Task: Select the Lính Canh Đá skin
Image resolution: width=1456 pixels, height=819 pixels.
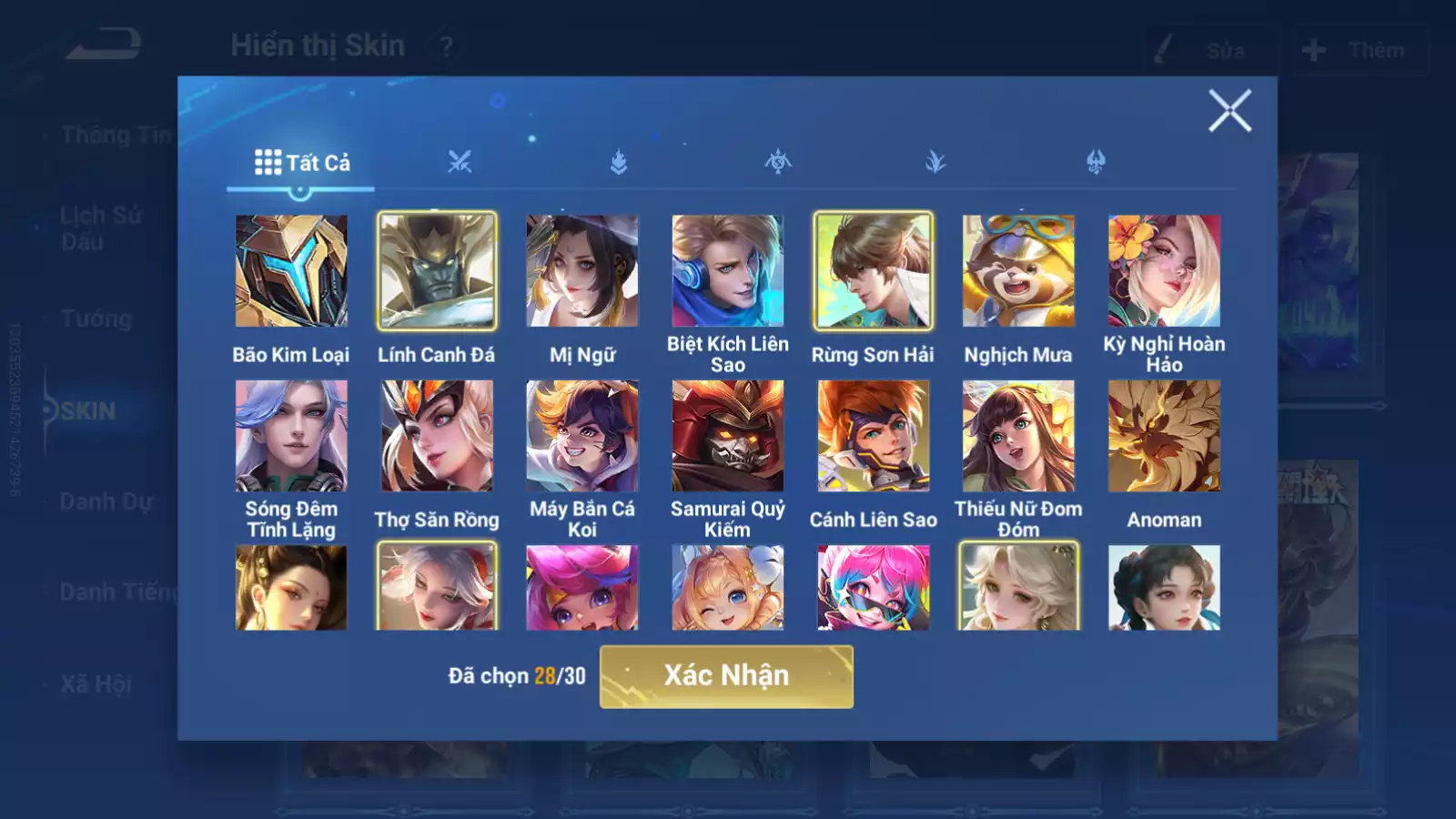Action: click(x=437, y=271)
